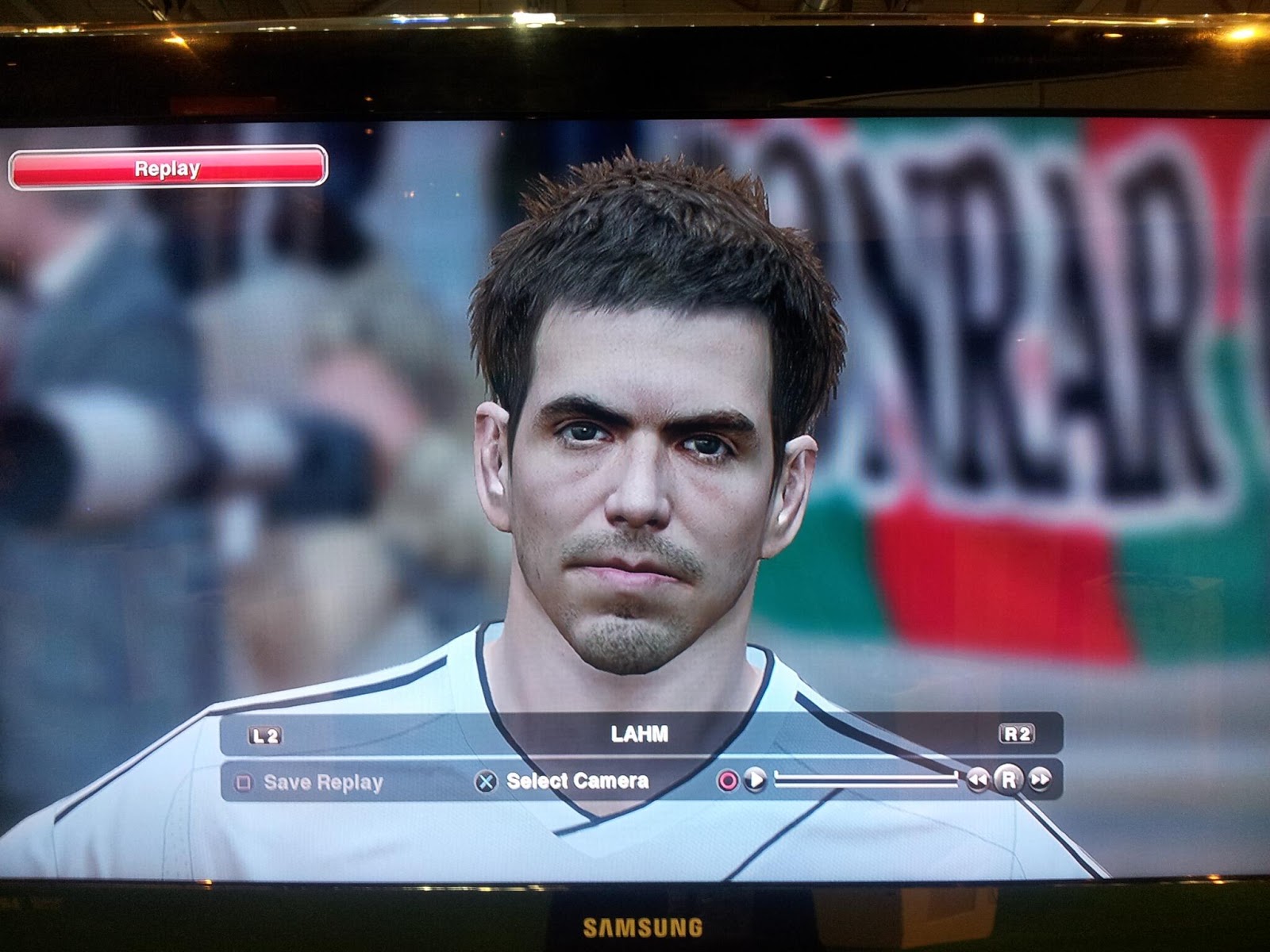Click the start point of the seek timeline
The width and height of the screenshot is (1270, 952).
coord(776,779)
